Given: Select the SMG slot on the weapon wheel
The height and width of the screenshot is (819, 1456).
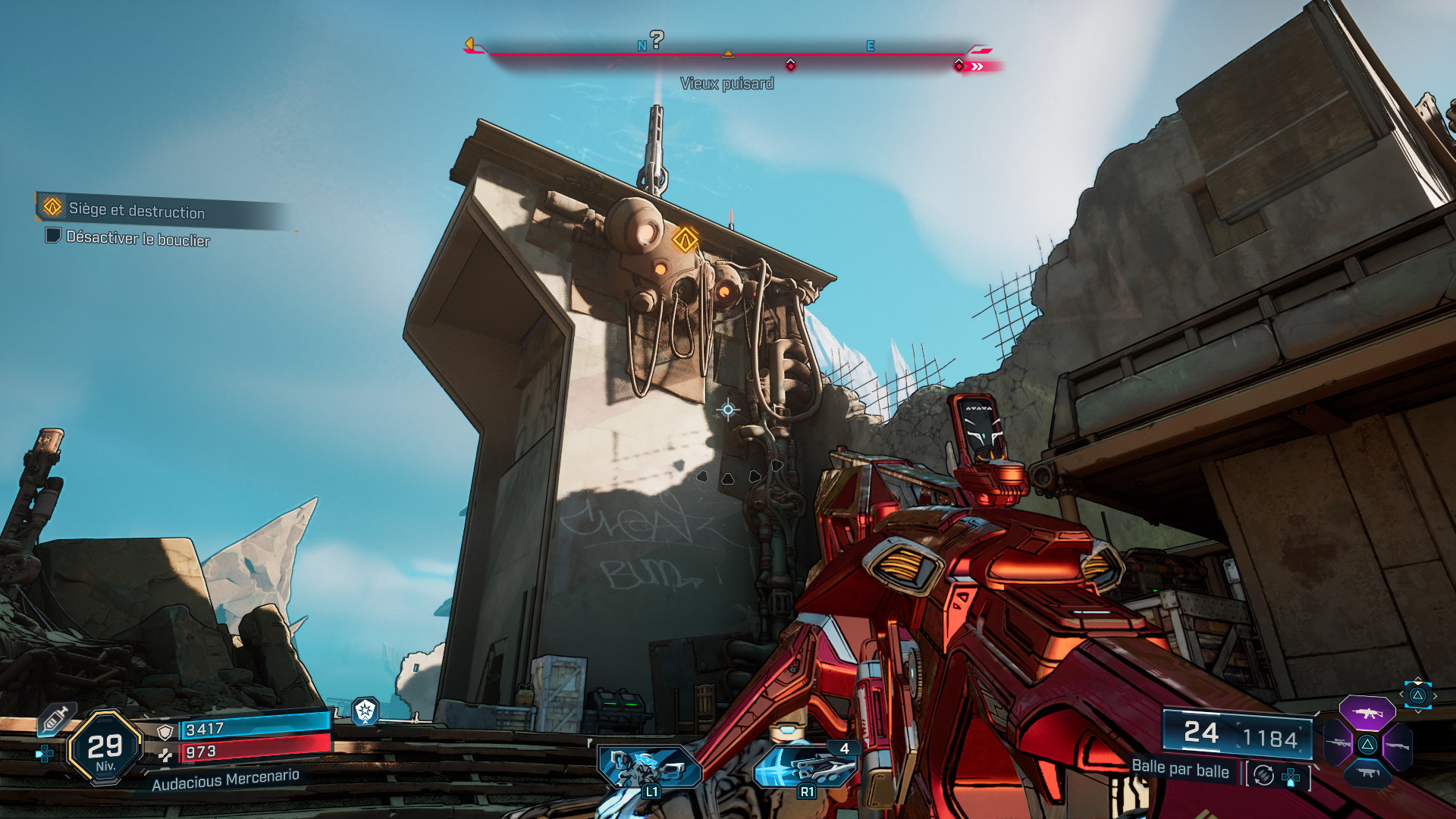Looking at the screenshot, I should tap(1367, 773).
